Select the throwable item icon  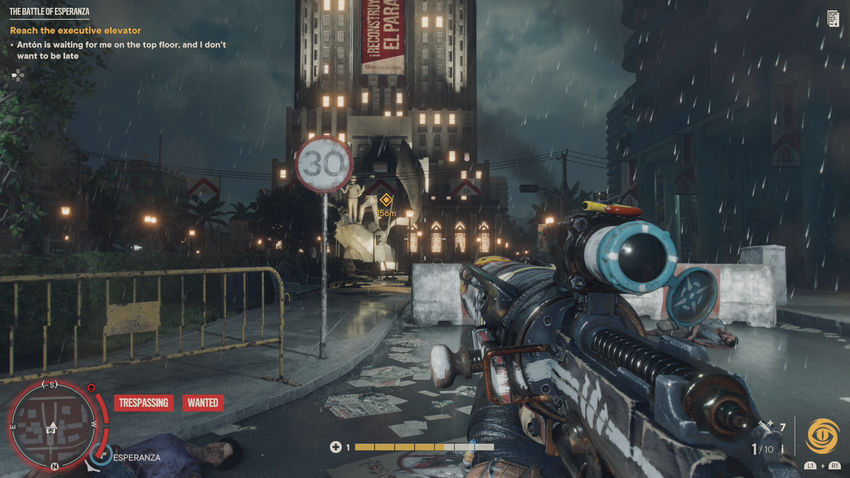765,427
